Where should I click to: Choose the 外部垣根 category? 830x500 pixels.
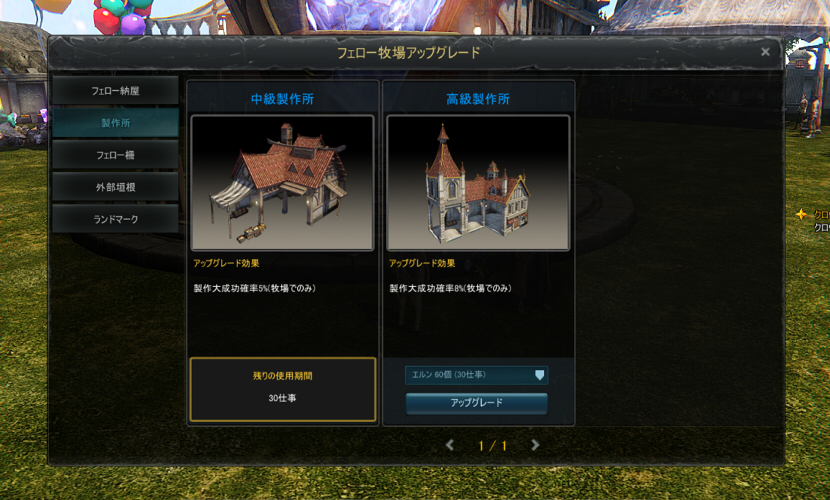coord(115,187)
